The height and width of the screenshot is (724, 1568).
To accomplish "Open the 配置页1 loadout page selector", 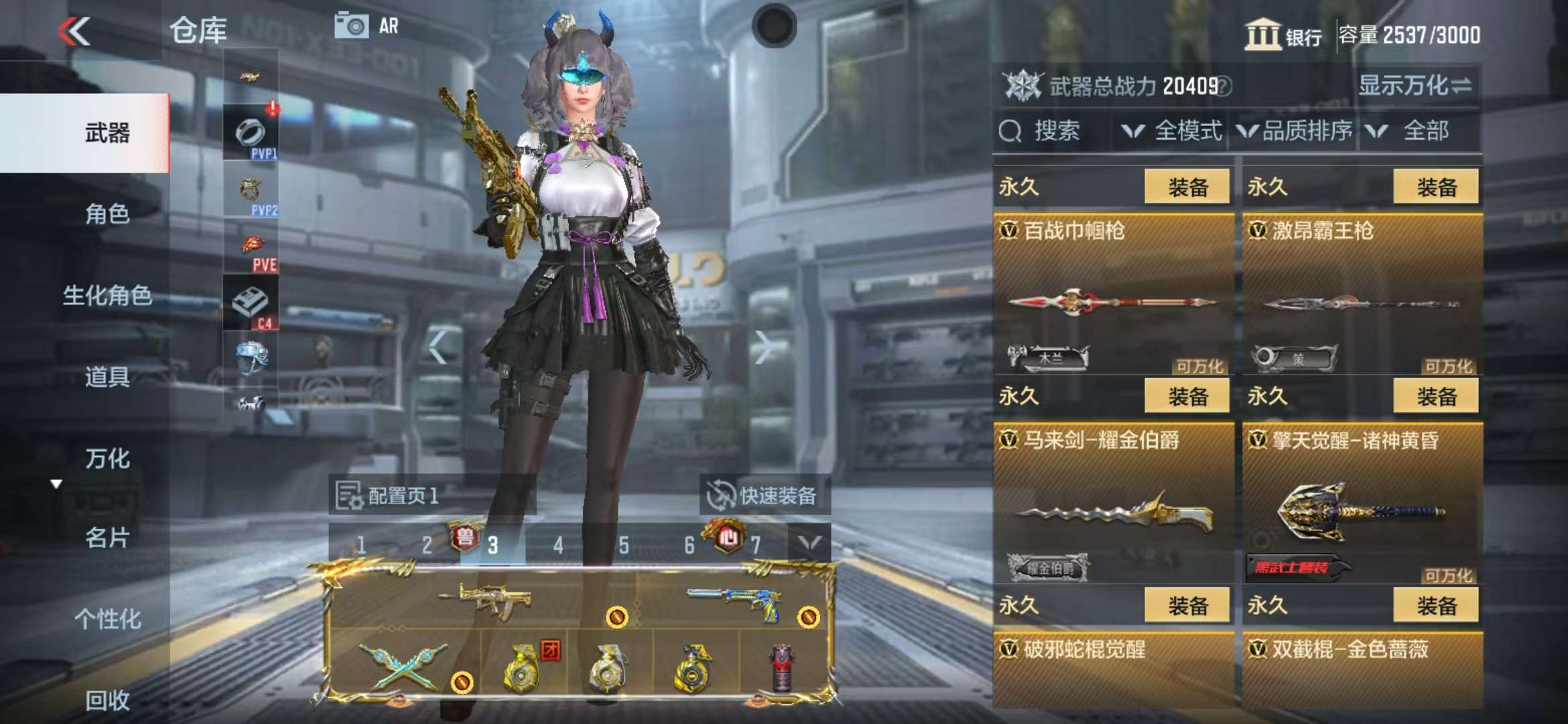I will (x=389, y=495).
